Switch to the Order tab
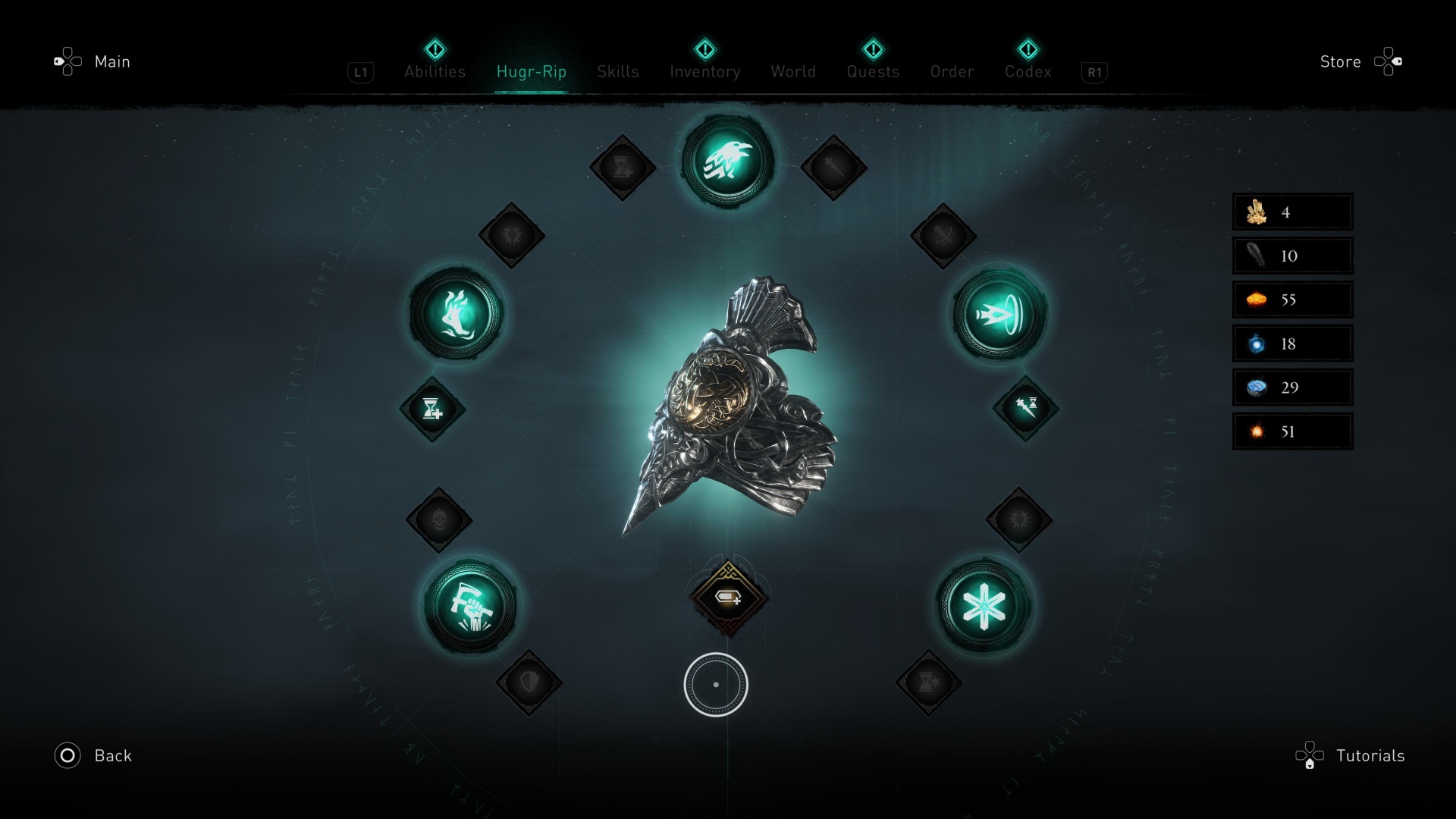This screenshot has width=1456, height=819. click(952, 71)
